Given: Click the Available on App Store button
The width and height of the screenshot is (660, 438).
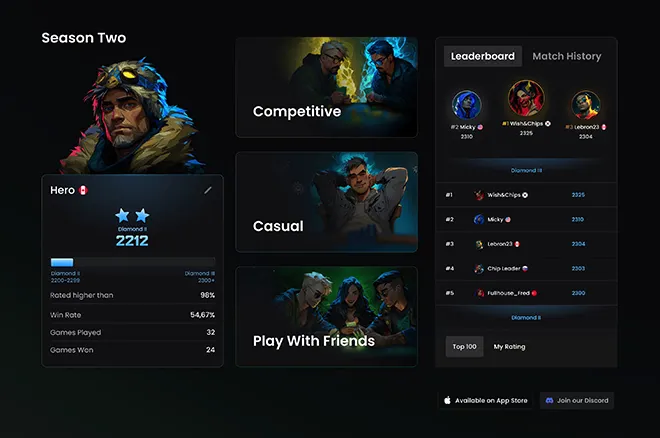Looking at the screenshot, I should (485, 400).
